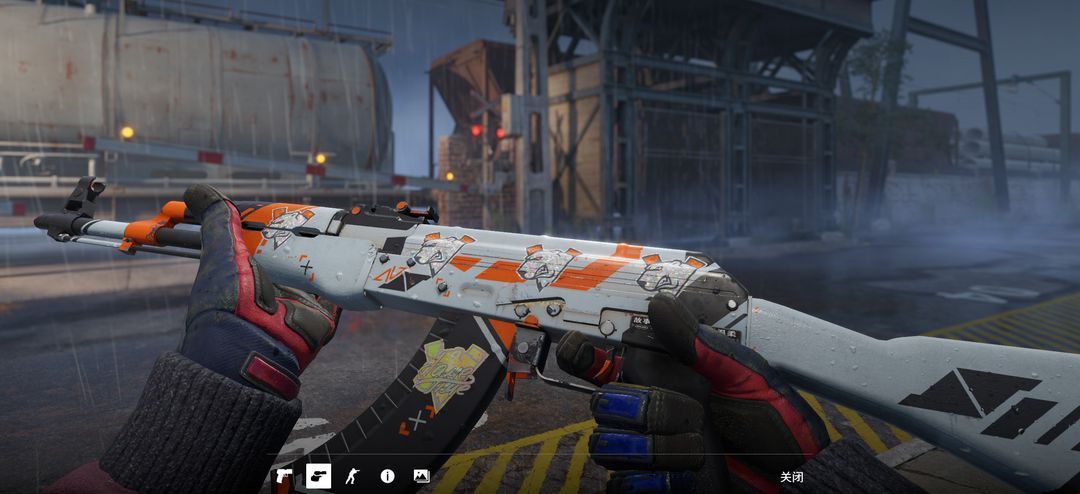Switch to the weapon-only inspect view
1080x494 pixels.
click(284, 476)
